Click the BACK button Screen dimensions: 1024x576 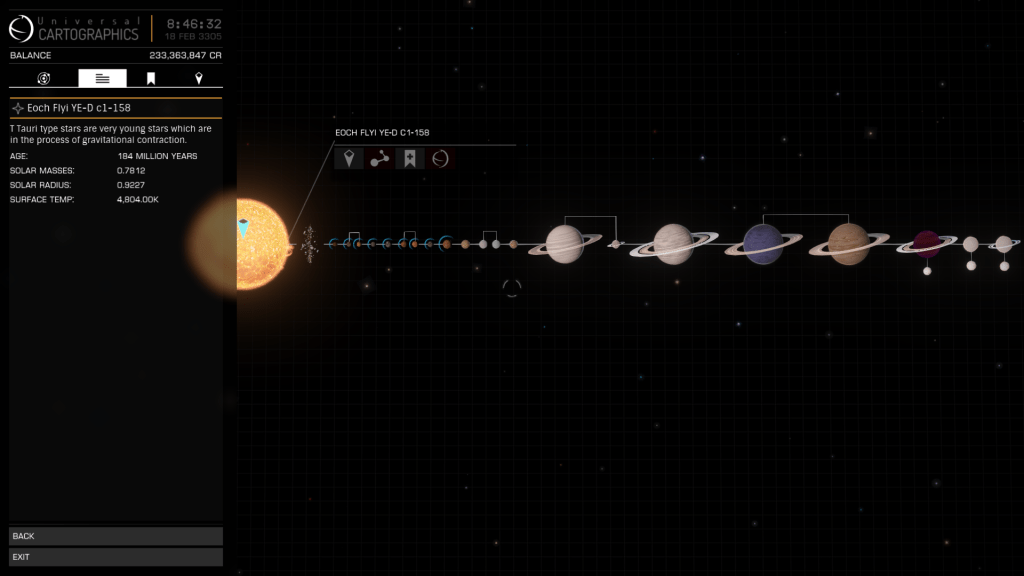click(x=115, y=536)
